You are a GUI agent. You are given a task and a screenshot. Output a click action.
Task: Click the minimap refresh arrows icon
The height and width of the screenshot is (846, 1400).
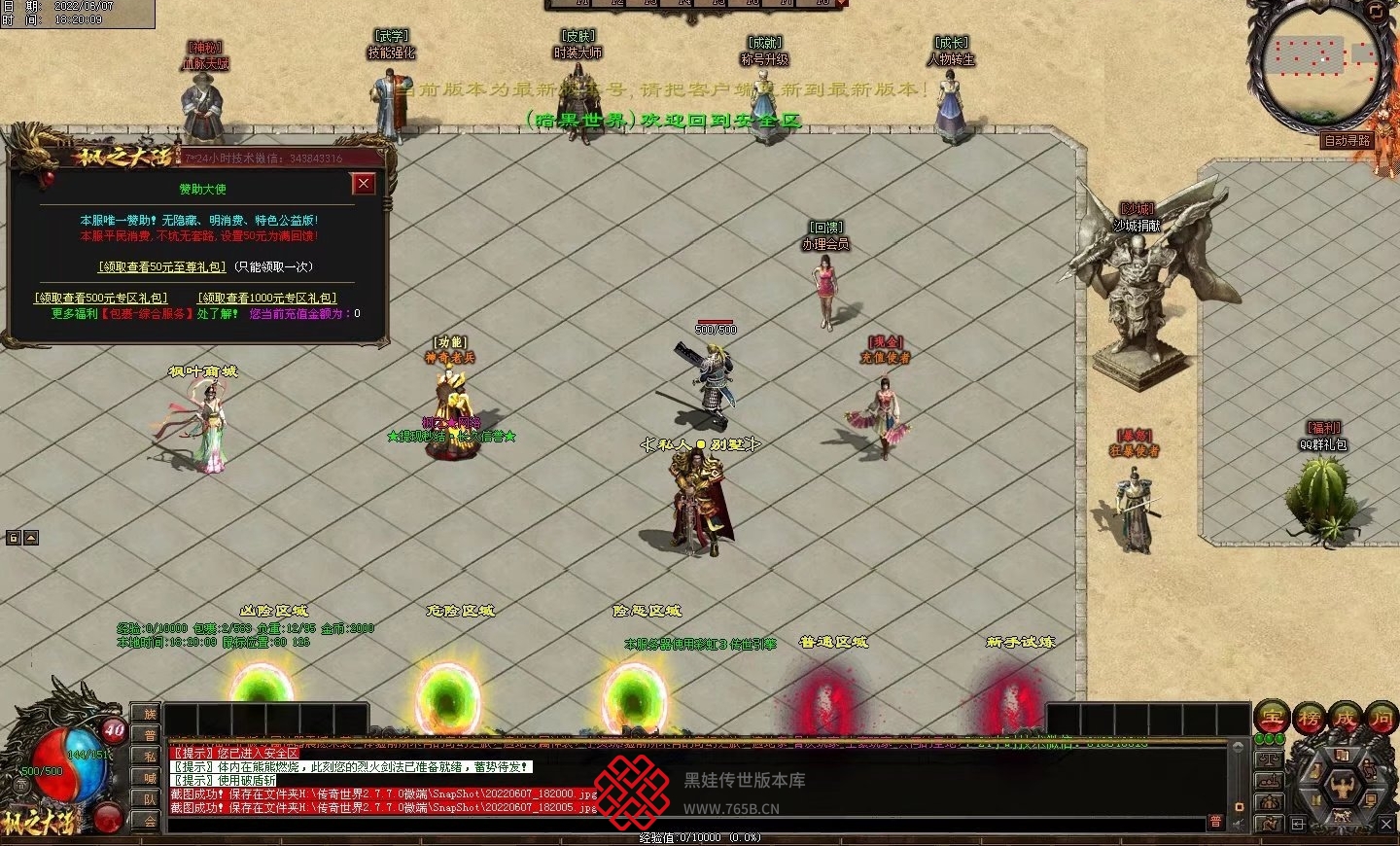pos(1376,11)
